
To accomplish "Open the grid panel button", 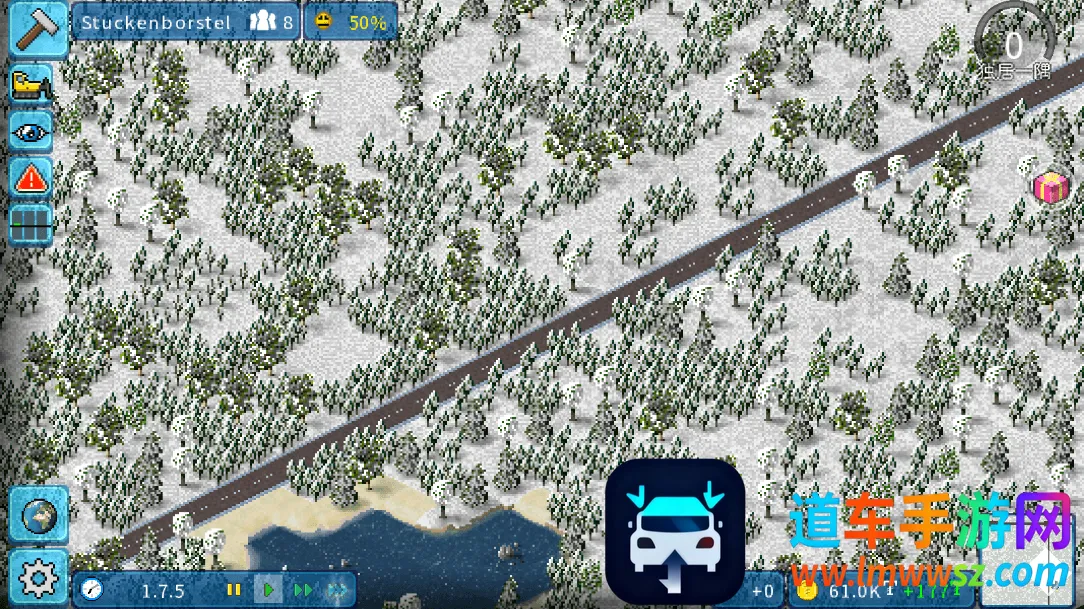I will 32,224.
